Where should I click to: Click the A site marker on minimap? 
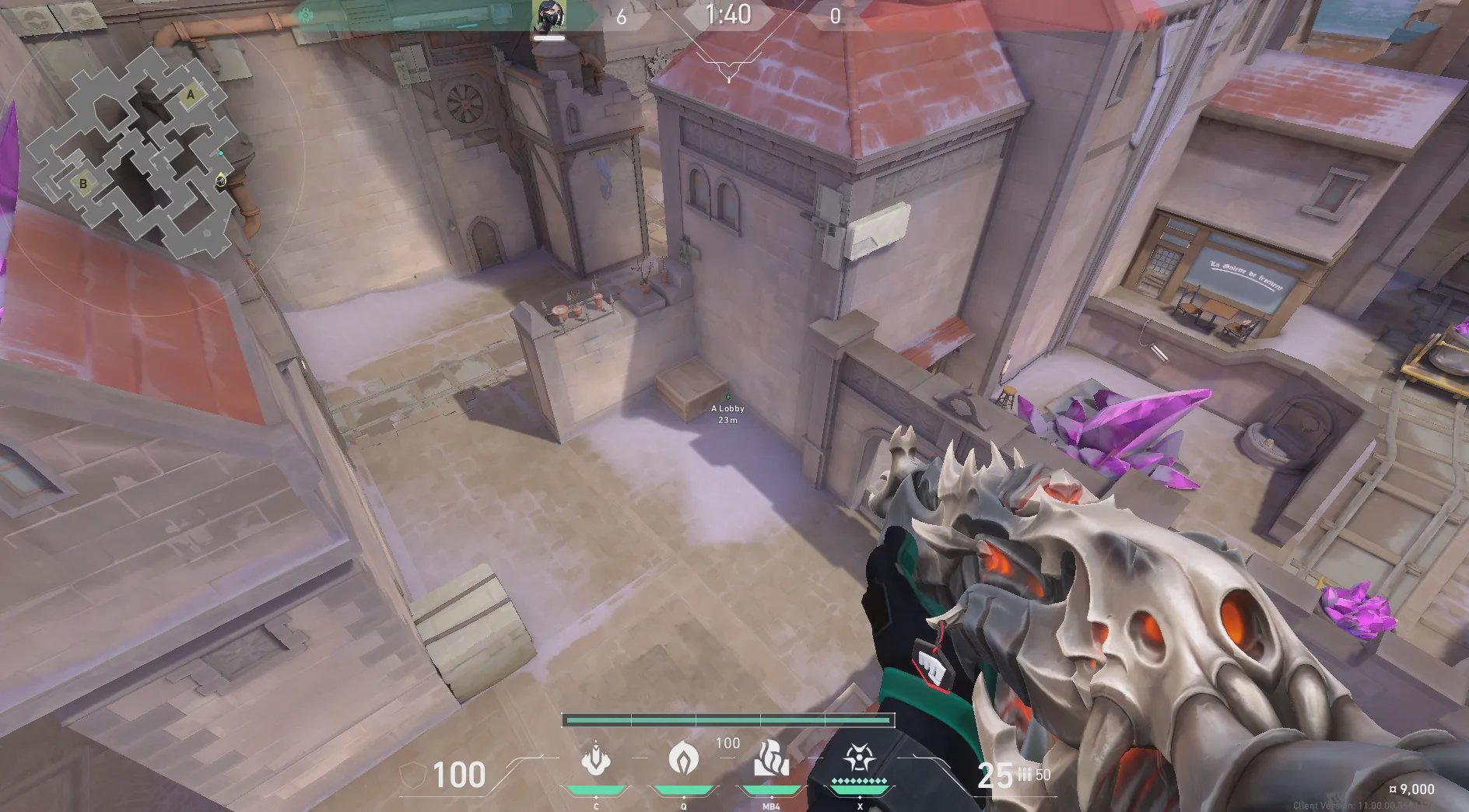[x=191, y=95]
